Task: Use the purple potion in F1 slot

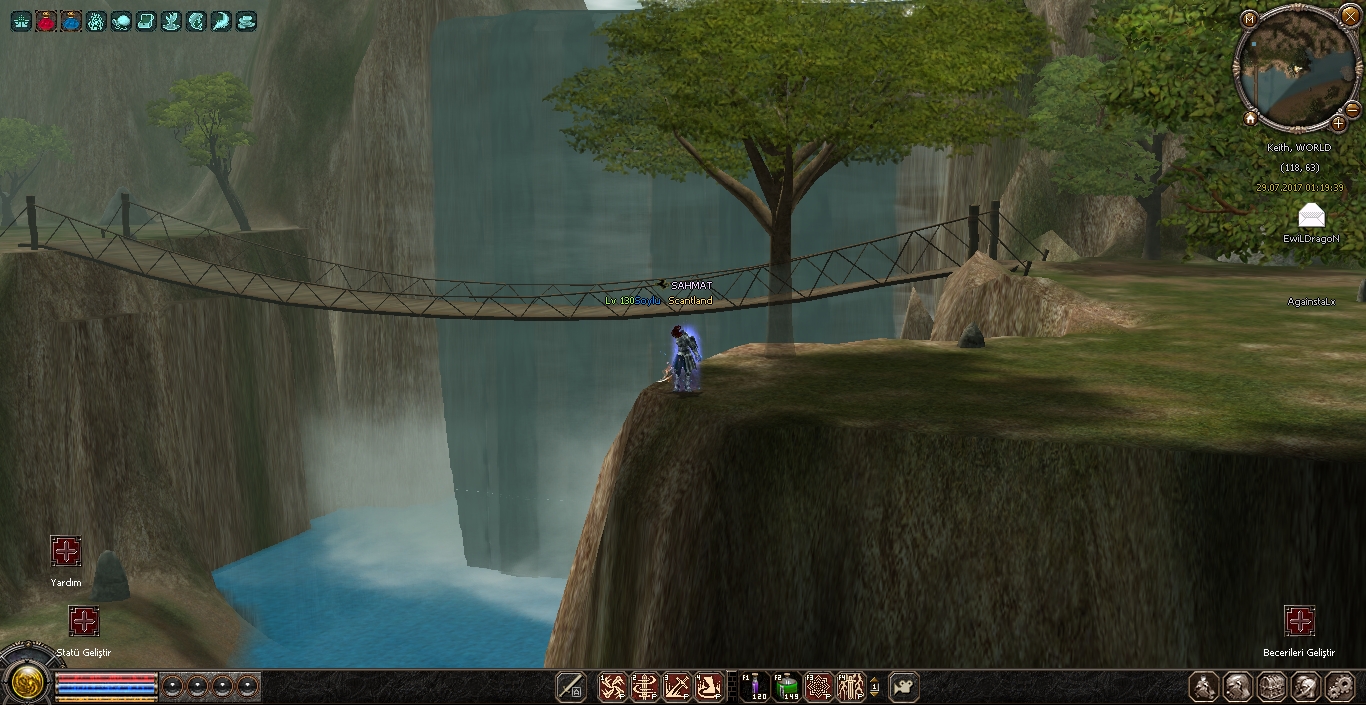Action: pos(755,687)
